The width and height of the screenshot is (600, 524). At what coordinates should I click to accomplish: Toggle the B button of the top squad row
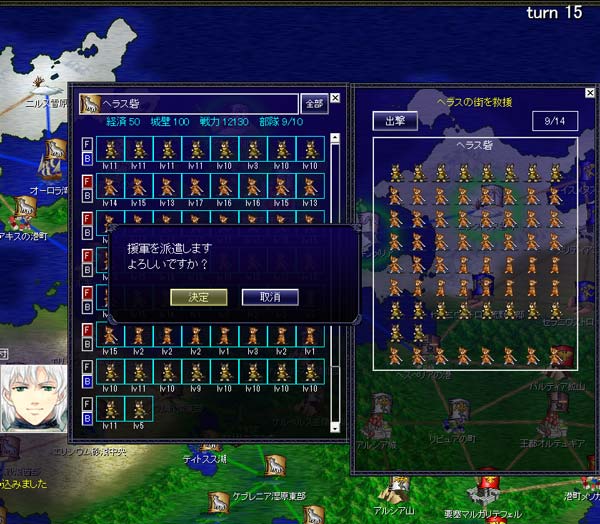click(x=87, y=156)
